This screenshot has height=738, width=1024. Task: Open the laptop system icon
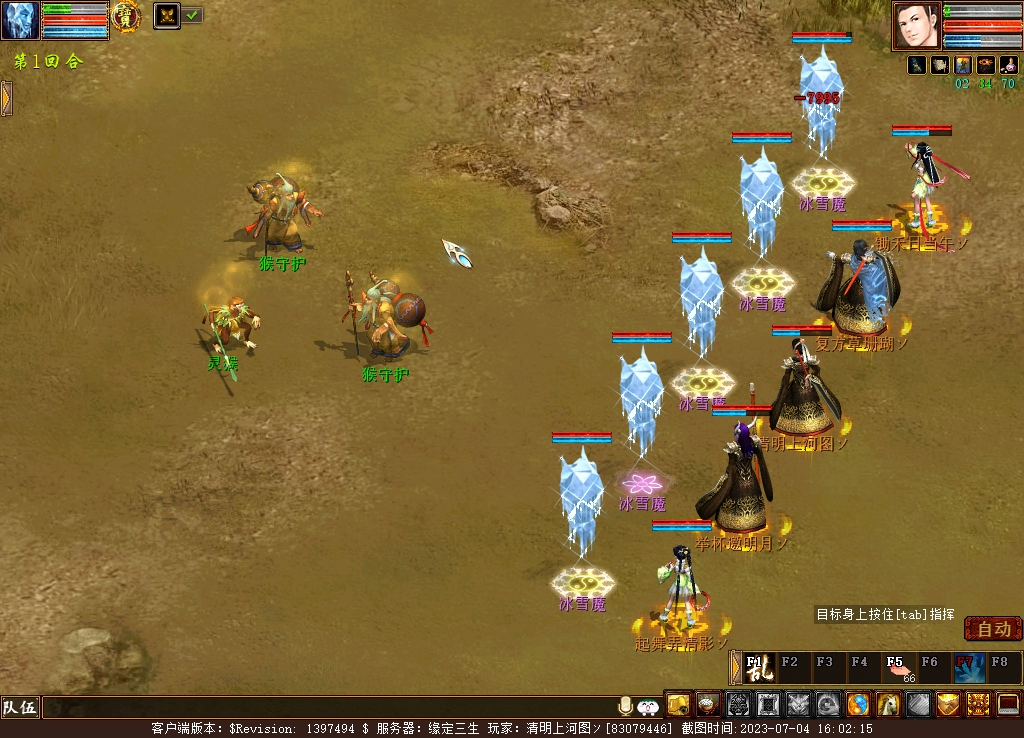point(1008,705)
